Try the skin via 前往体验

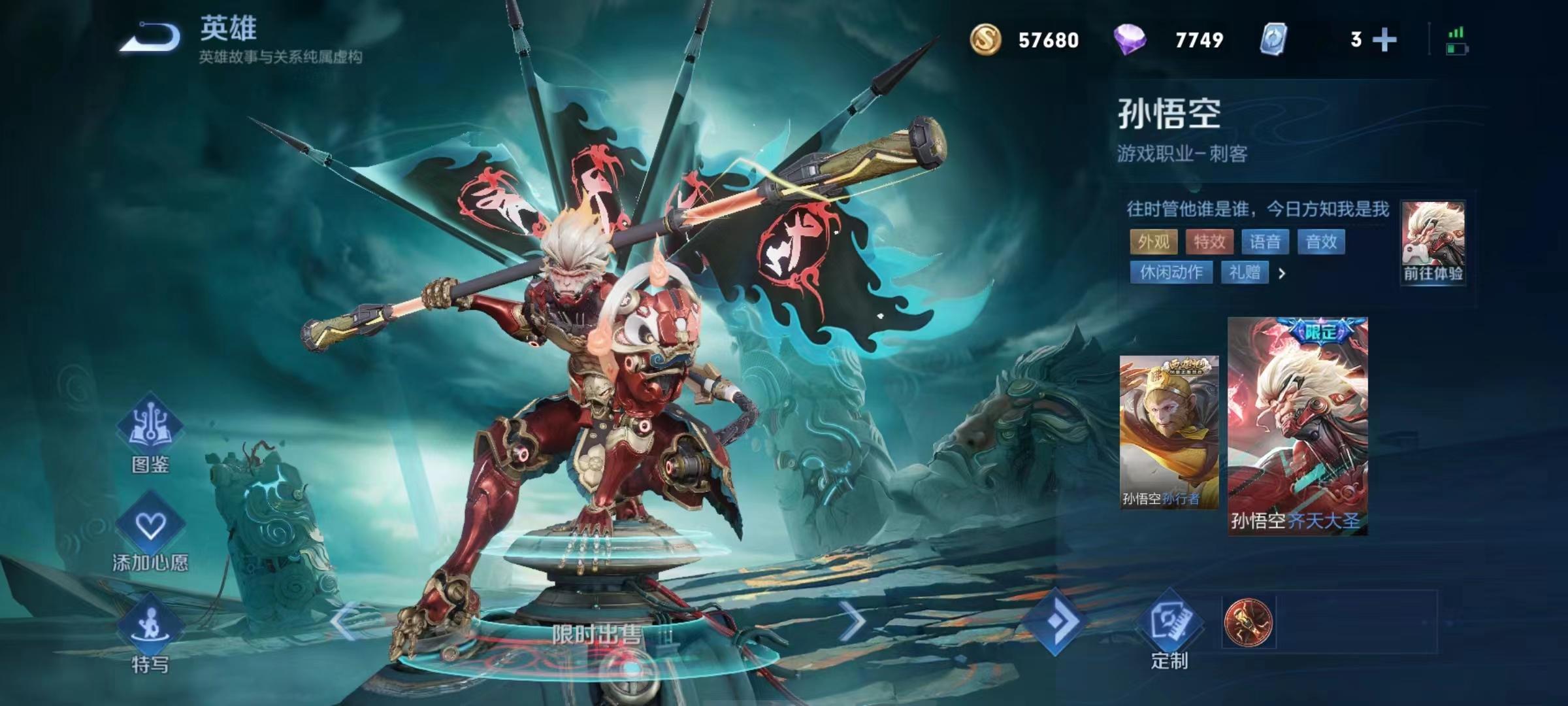1433,243
